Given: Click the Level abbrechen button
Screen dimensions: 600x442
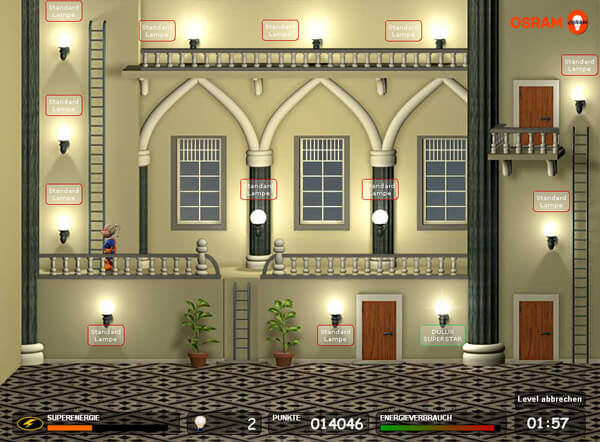Looking at the screenshot, I should pos(550,398).
